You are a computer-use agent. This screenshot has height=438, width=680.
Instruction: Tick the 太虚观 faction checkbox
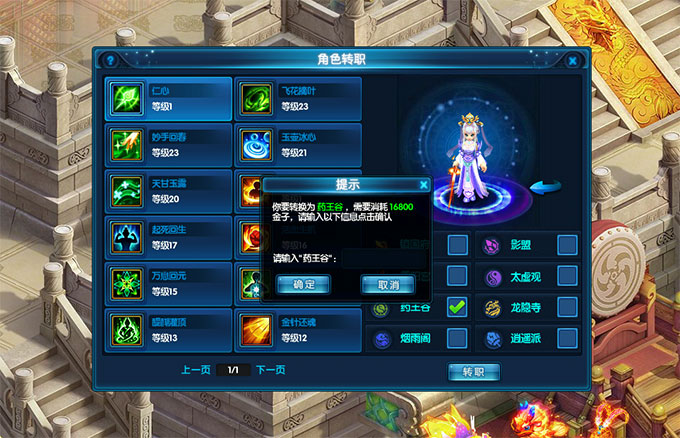[567, 276]
